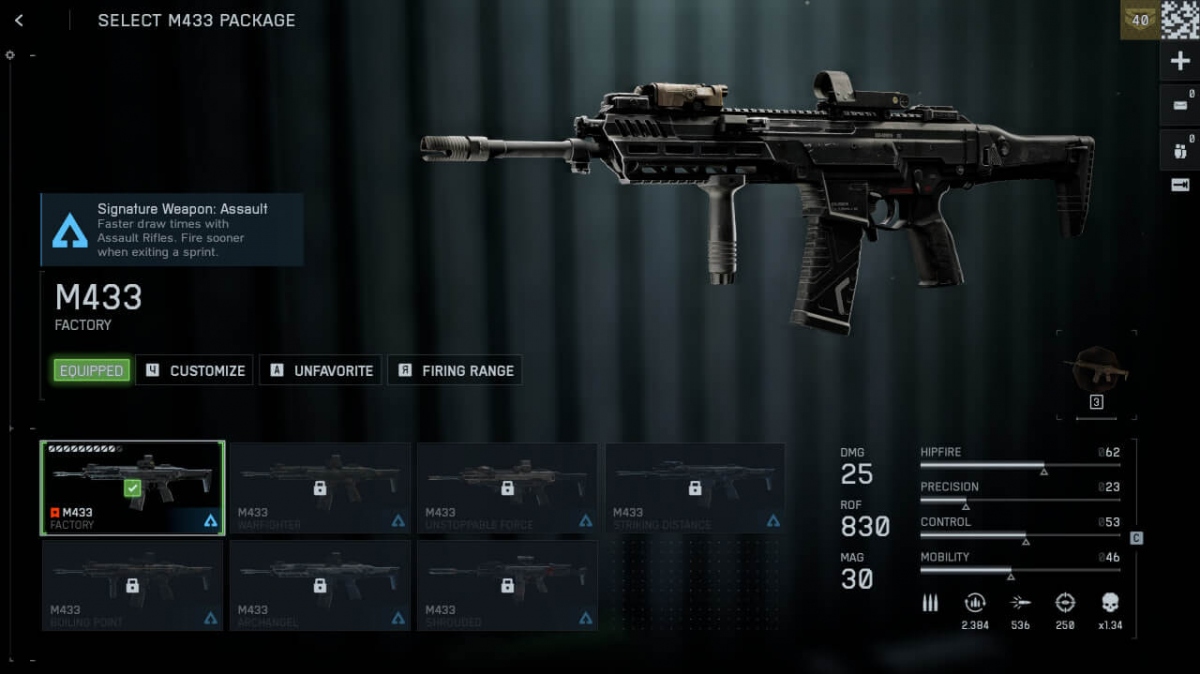The height and width of the screenshot is (674, 1200).
Task: Click the Unfavorite button
Action: pyautogui.click(x=321, y=371)
